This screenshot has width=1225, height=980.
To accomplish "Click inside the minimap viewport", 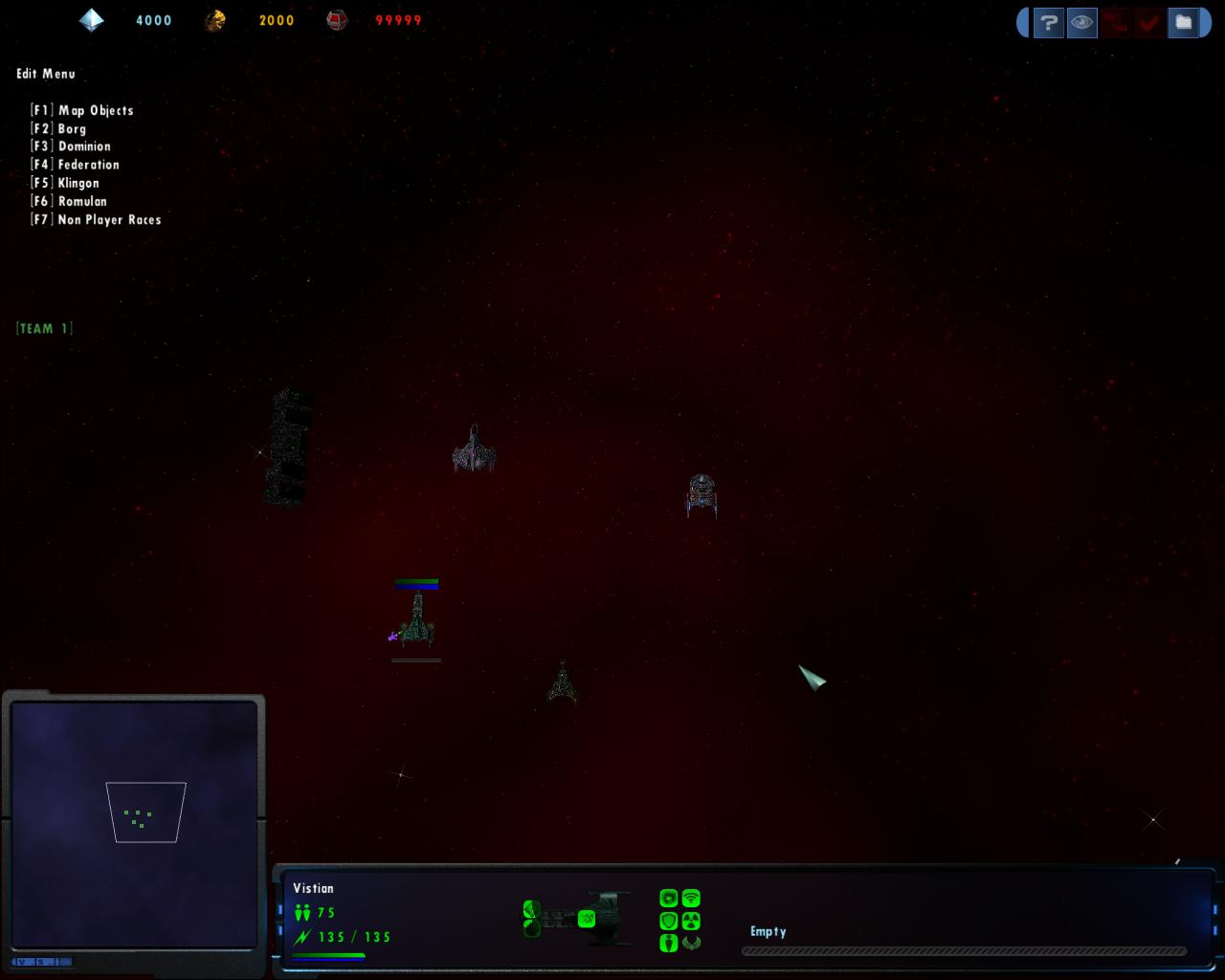I will [145, 813].
